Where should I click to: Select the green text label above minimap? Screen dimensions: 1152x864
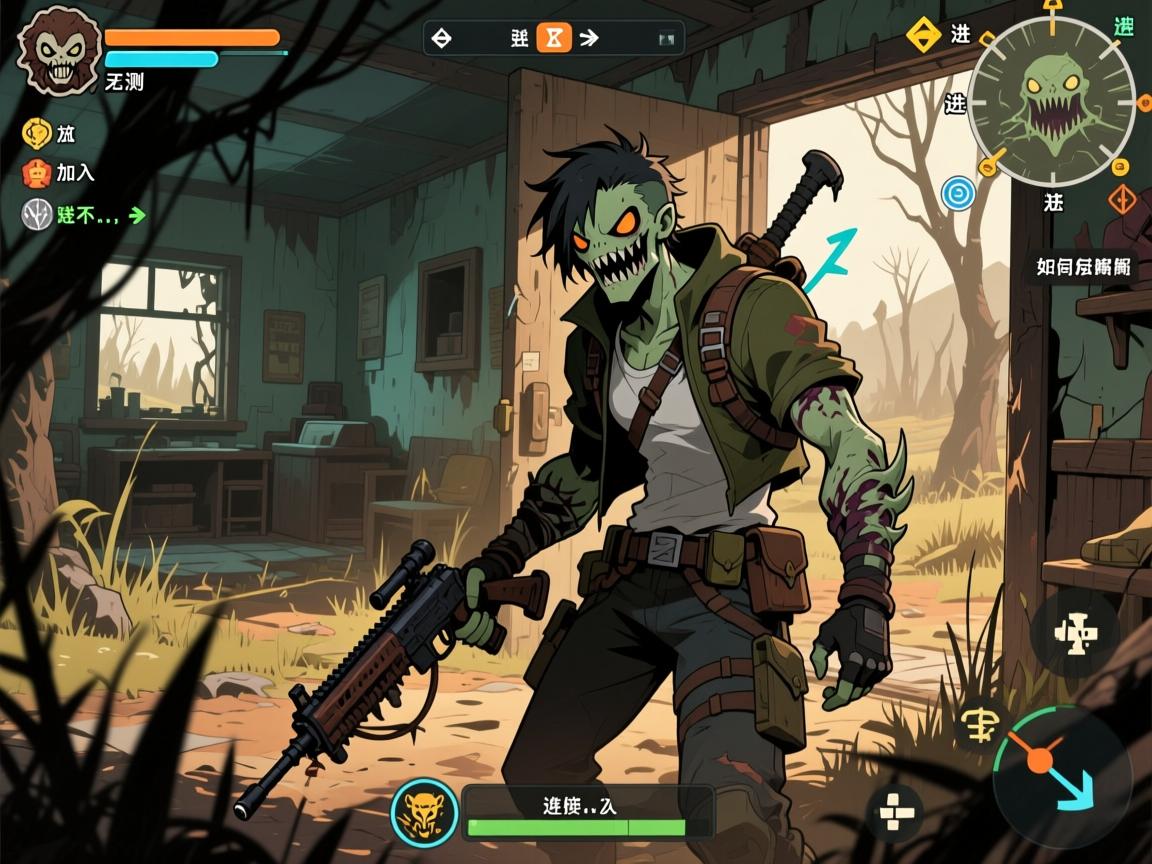coord(1123,27)
